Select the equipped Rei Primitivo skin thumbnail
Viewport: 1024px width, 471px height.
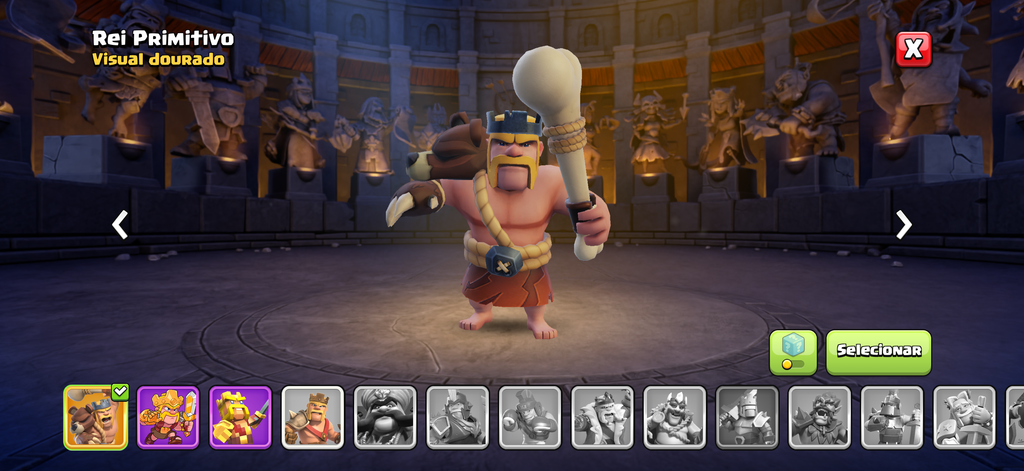click(96, 416)
